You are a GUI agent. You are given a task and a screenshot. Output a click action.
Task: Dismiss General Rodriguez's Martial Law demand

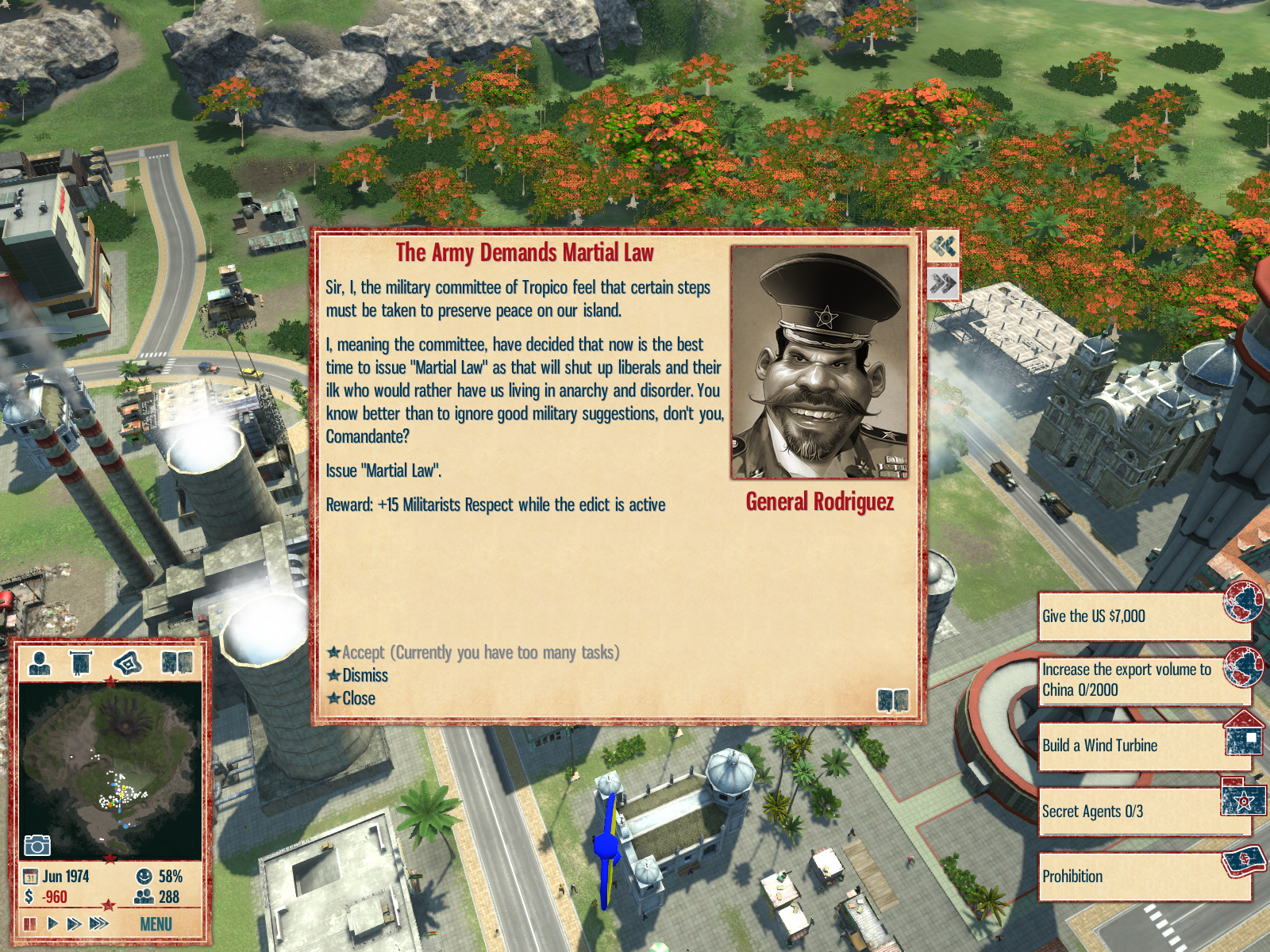[x=364, y=676]
